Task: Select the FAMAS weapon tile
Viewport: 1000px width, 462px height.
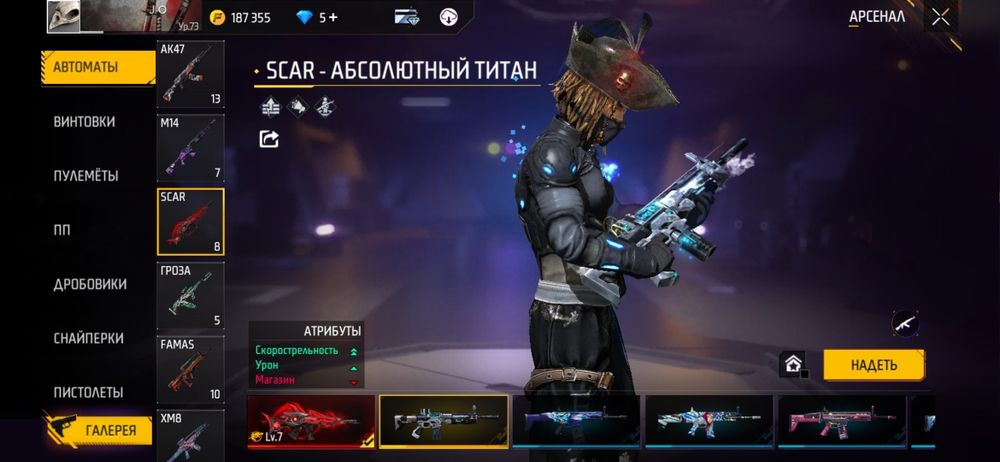Action: [x=191, y=369]
